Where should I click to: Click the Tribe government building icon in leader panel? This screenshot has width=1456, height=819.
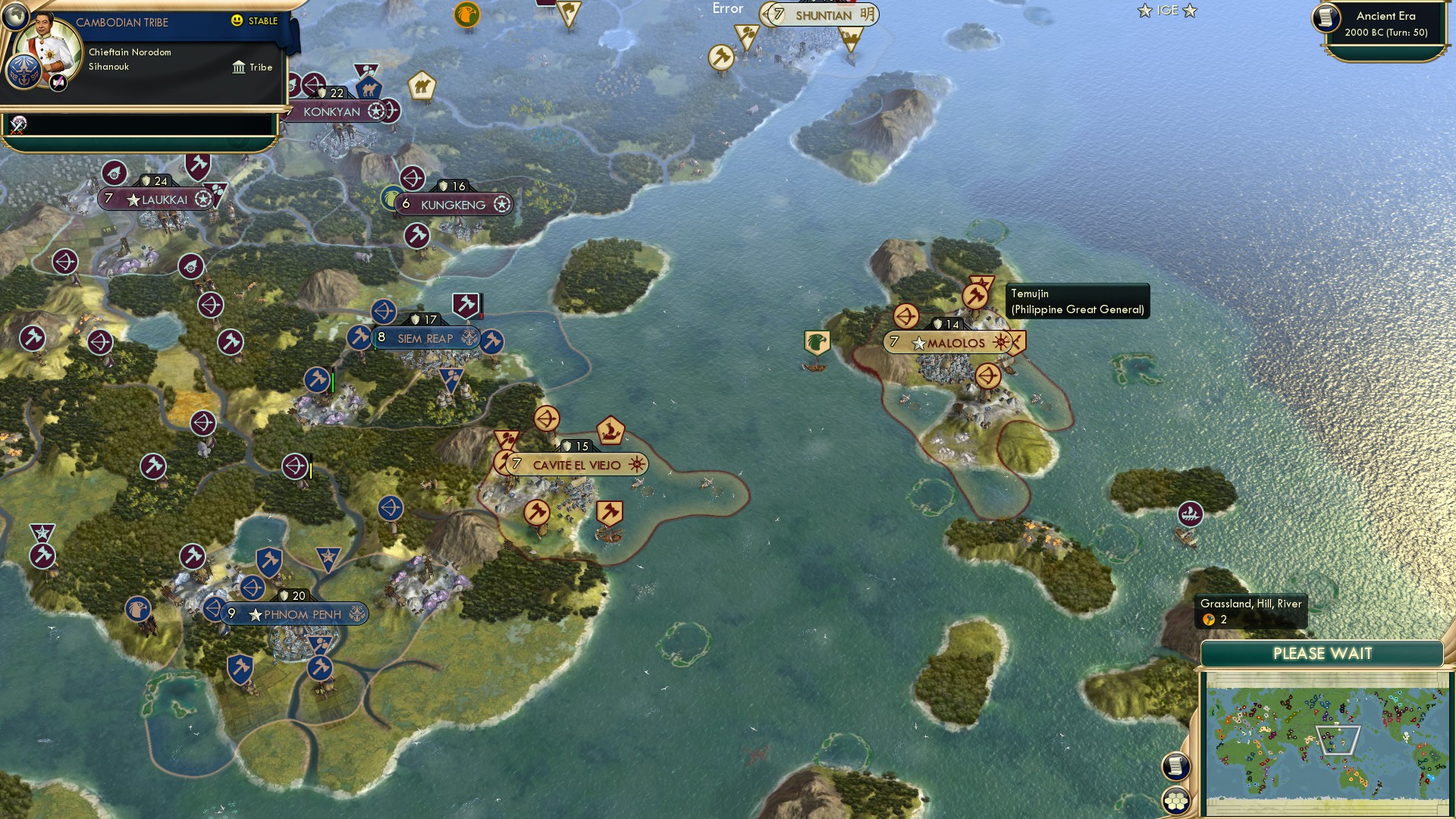point(238,67)
